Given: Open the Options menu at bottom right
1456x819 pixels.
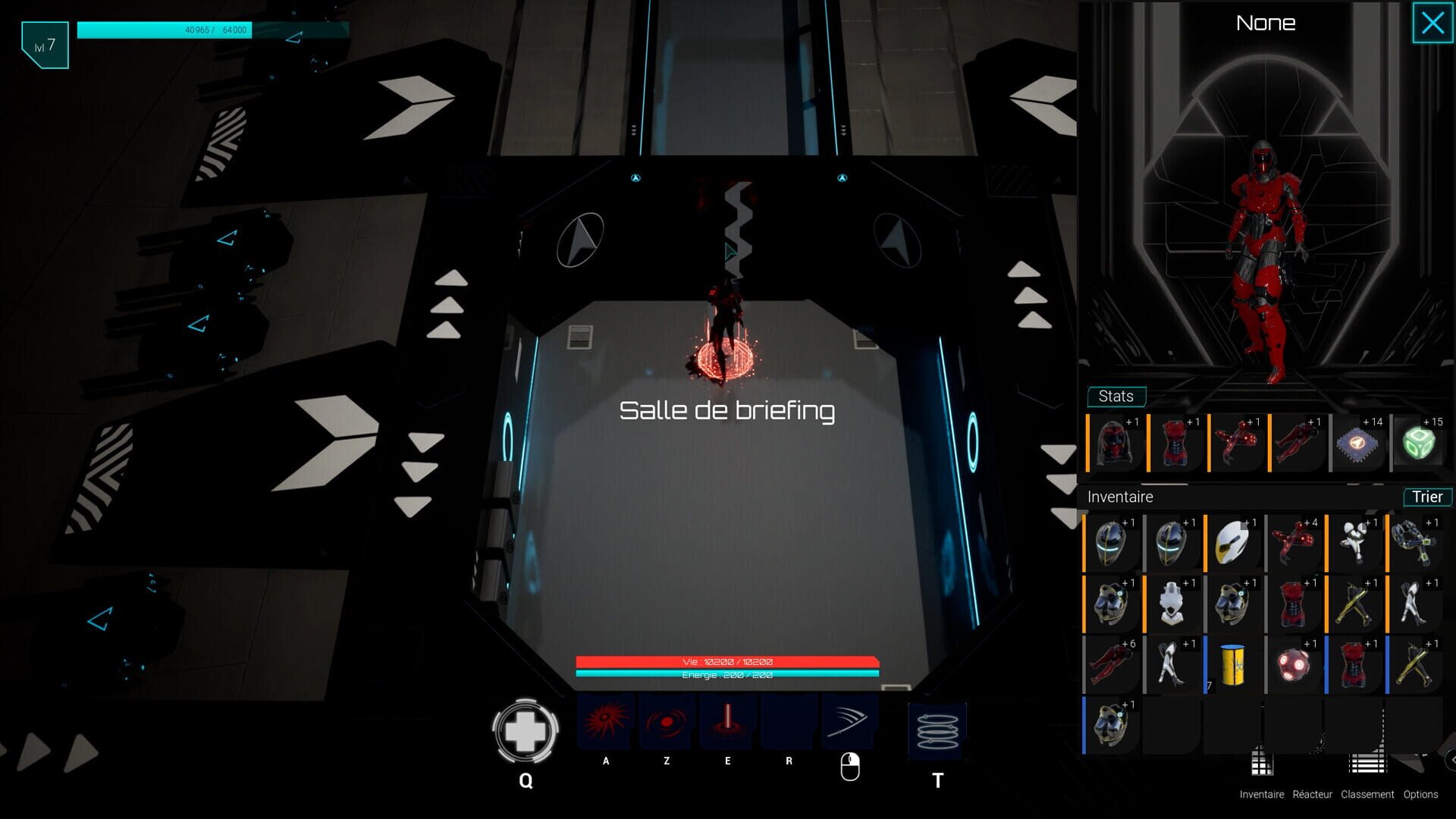Looking at the screenshot, I should click(1420, 795).
